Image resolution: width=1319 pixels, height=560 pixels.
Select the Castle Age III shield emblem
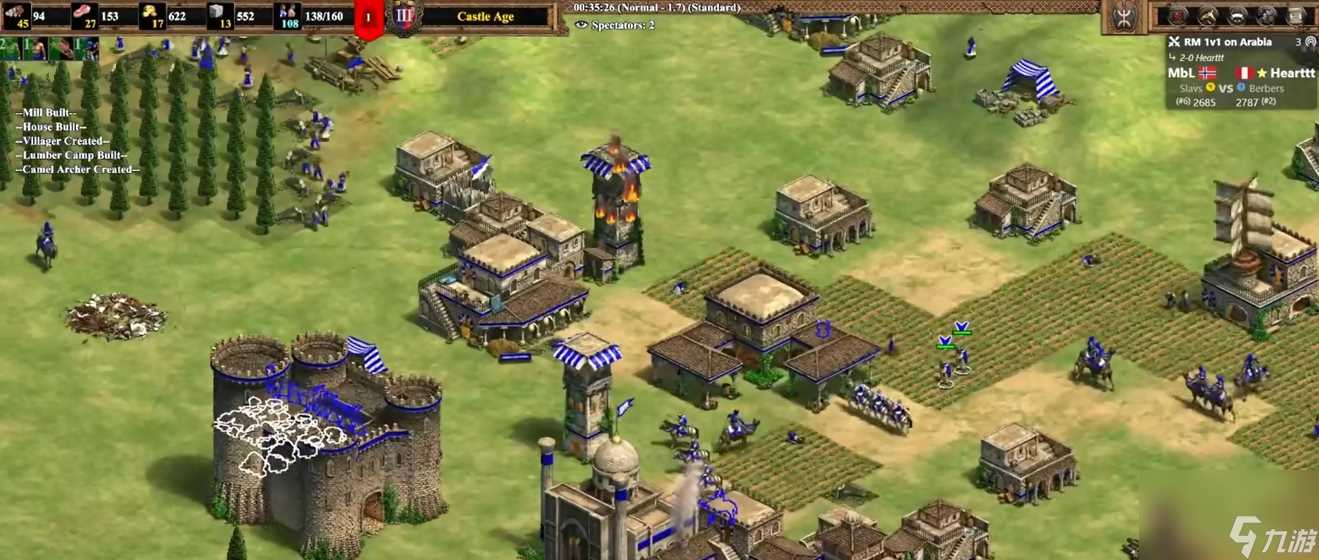click(x=403, y=17)
